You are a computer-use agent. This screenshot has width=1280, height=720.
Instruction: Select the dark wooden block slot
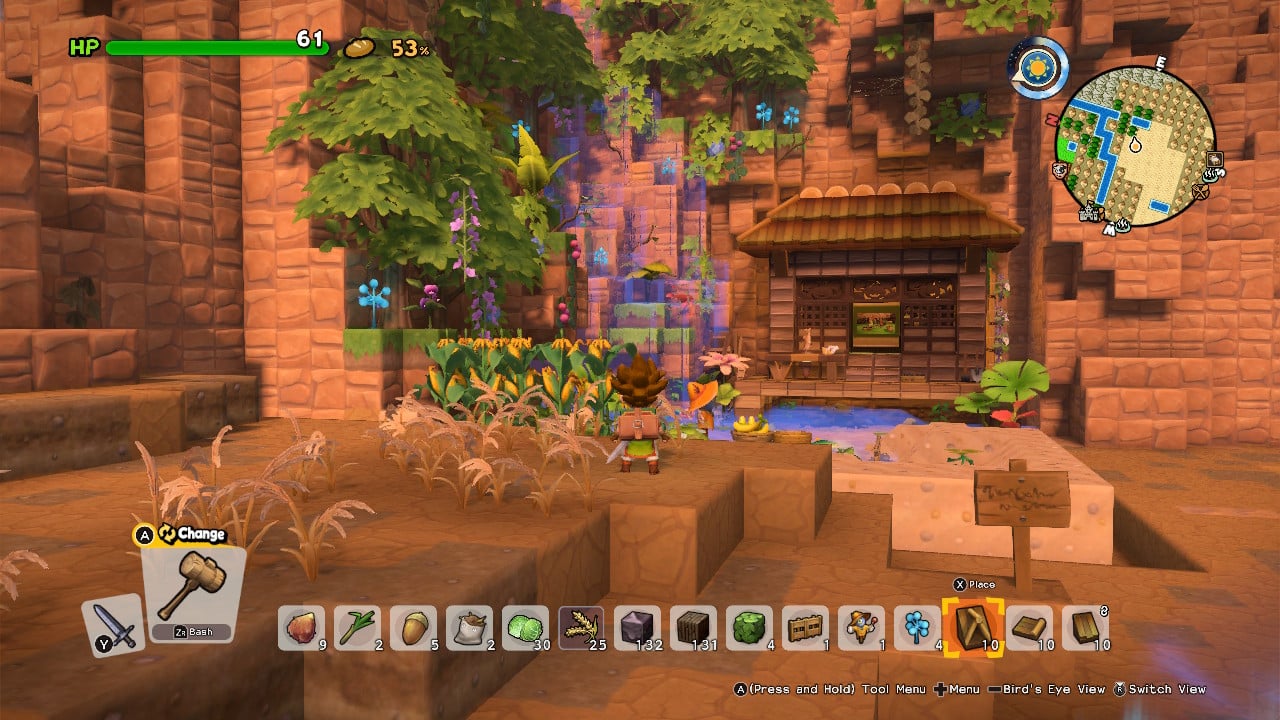(693, 628)
